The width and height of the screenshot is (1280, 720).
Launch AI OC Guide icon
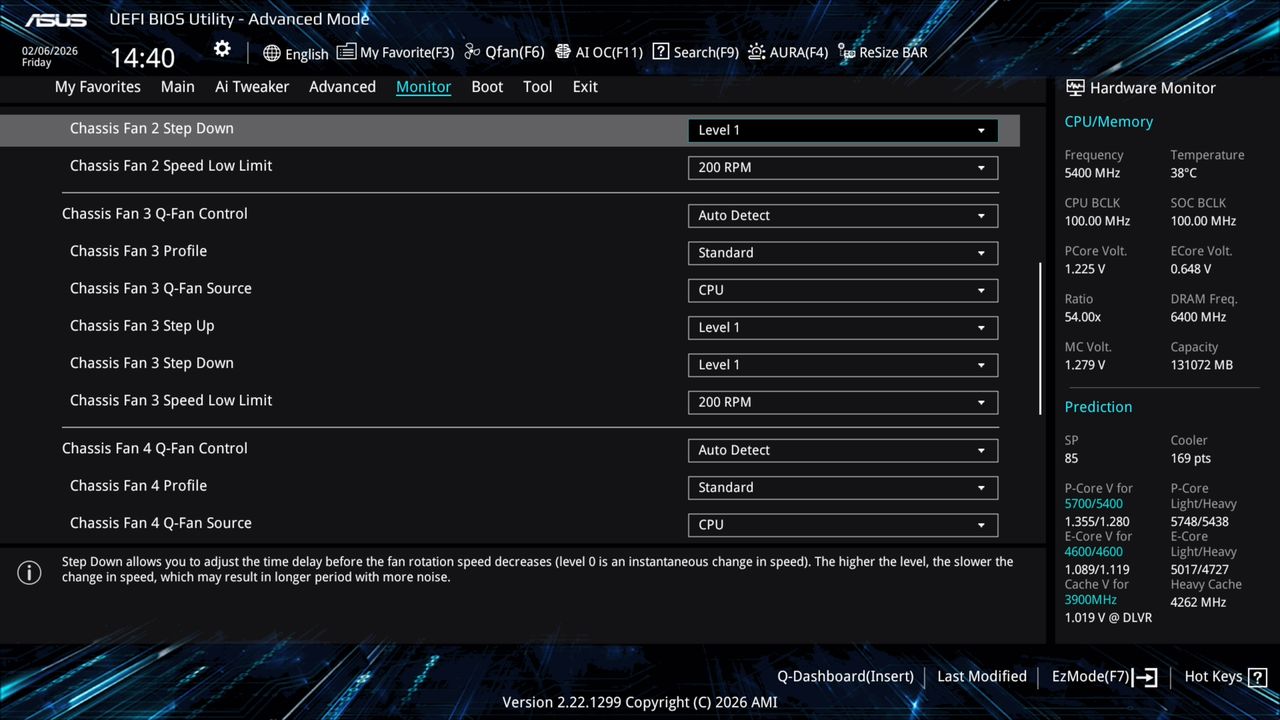[598, 52]
